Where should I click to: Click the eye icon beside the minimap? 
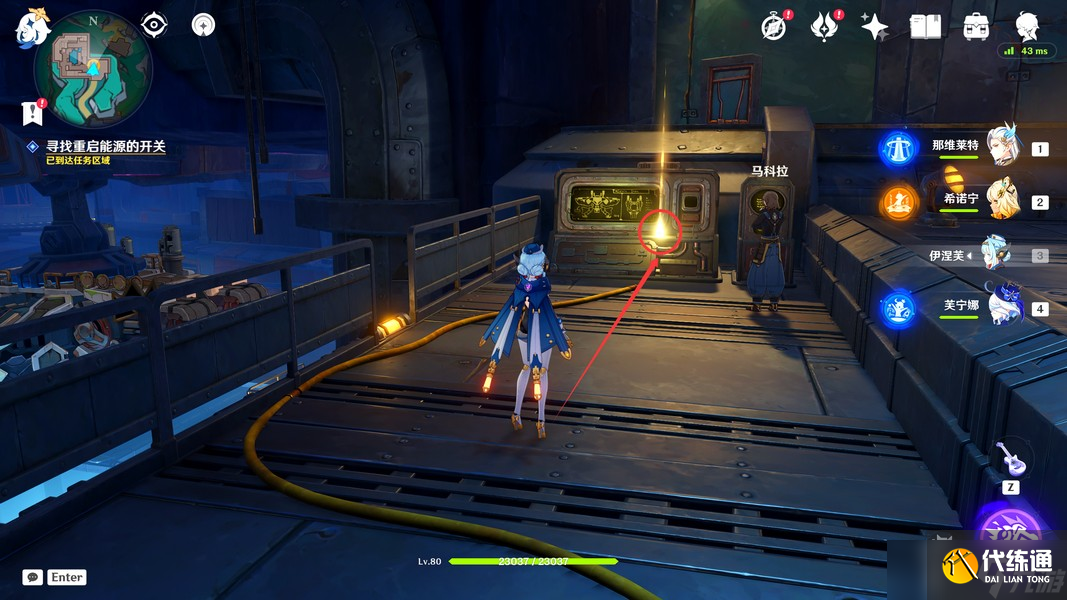(154, 25)
